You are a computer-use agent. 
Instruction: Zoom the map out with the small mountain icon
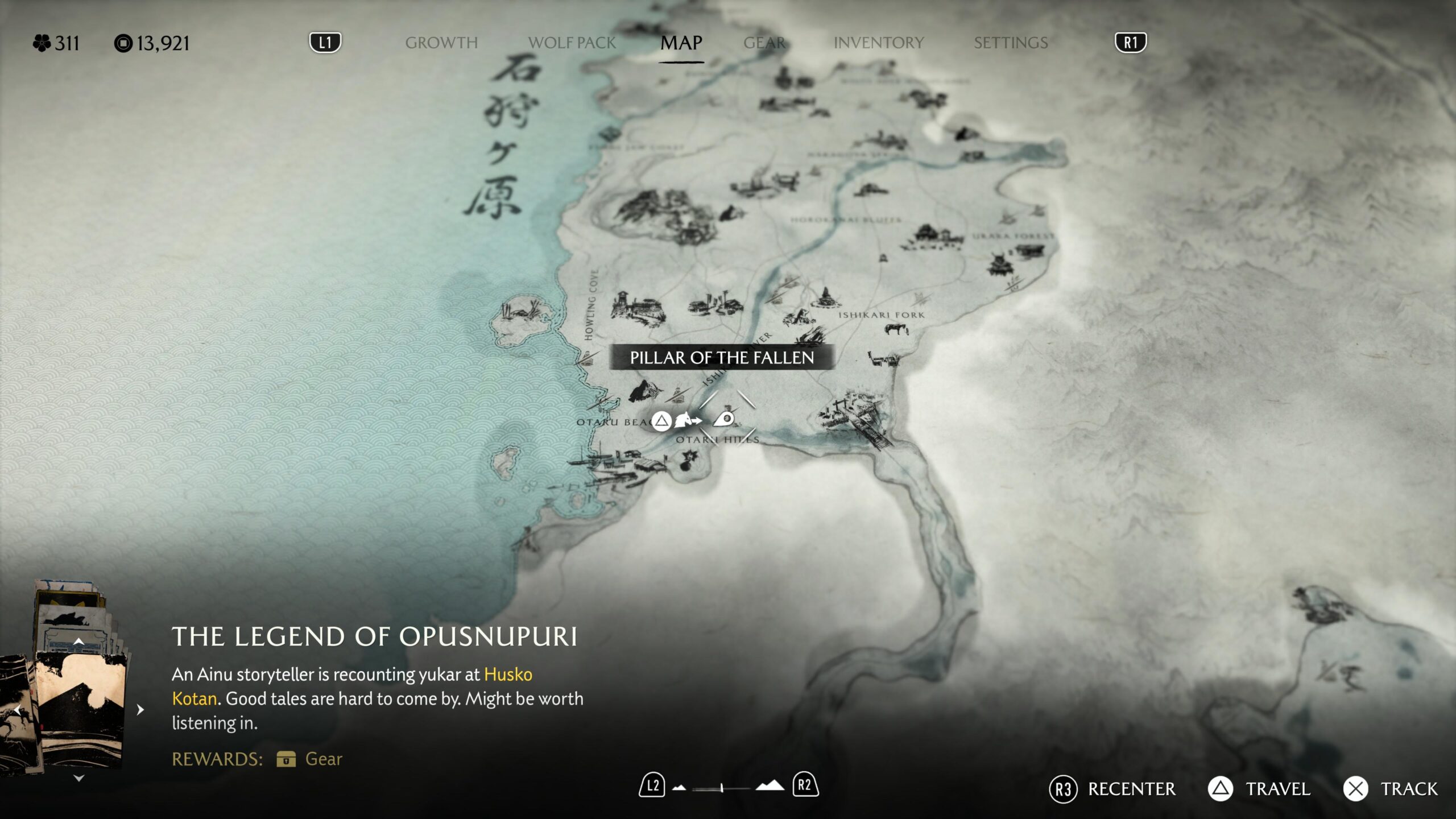(679, 788)
